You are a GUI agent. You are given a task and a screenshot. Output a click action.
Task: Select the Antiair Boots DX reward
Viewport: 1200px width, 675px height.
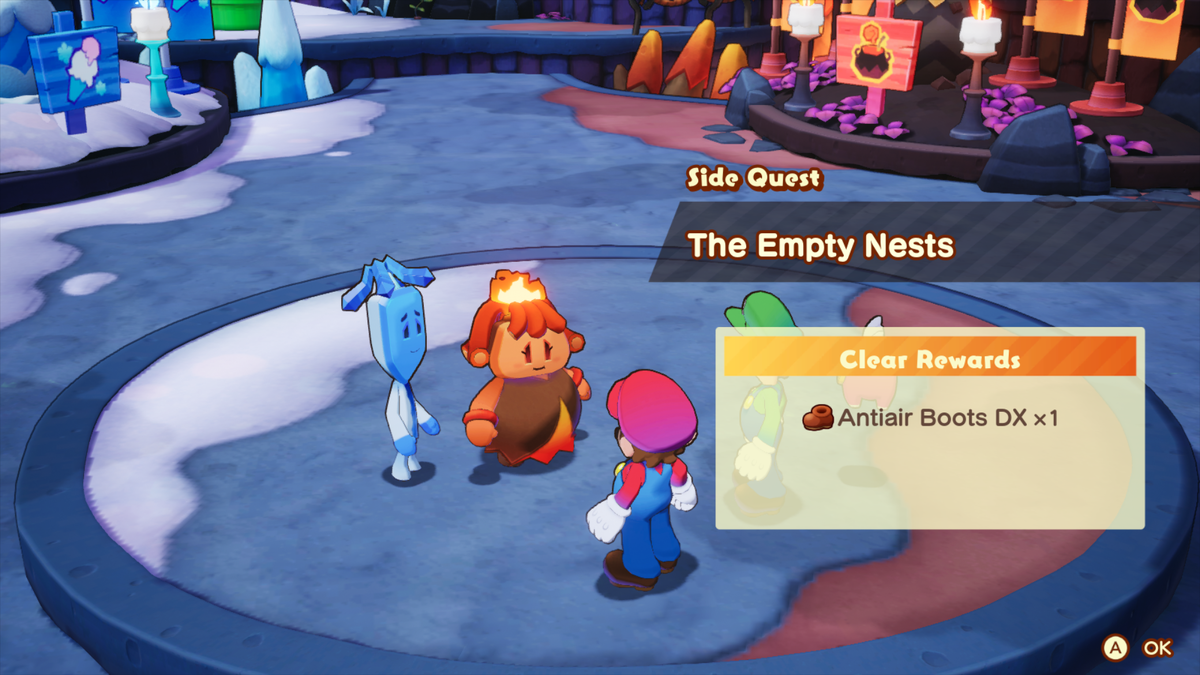click(x=932, y=418)
